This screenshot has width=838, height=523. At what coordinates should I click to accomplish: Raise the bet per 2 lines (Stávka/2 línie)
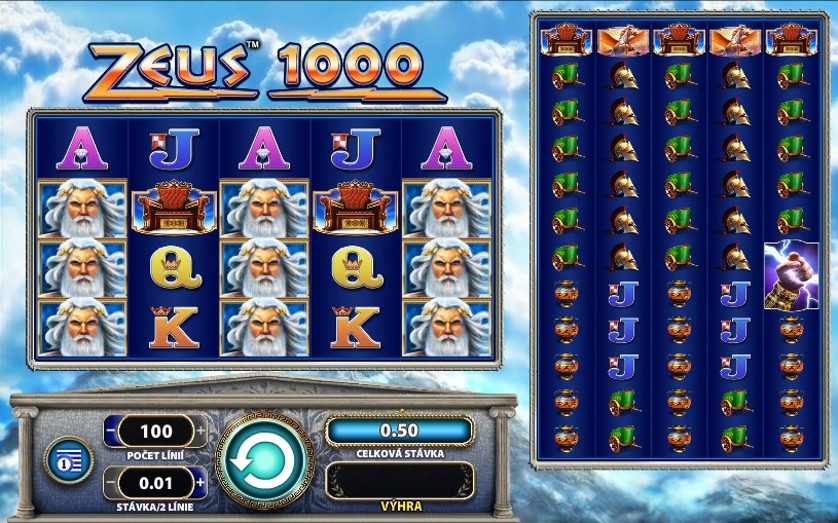coord(202,483)
